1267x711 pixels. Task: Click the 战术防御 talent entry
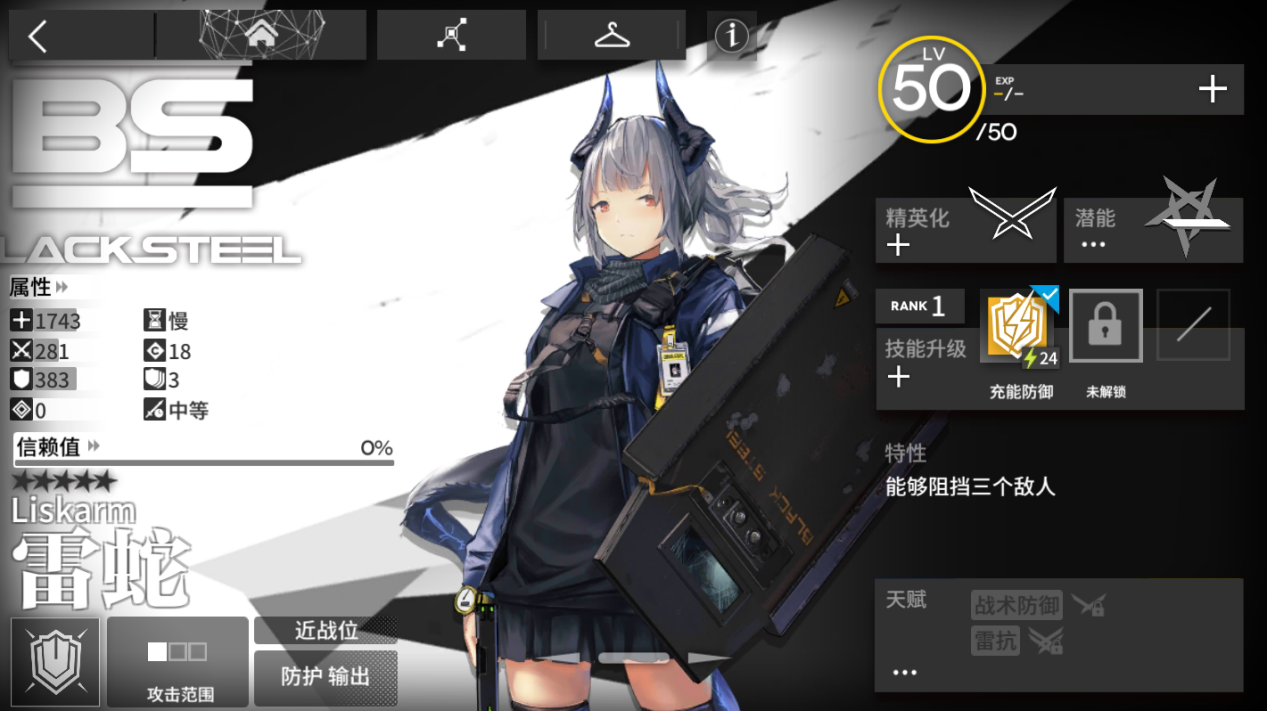(1016, 605)
